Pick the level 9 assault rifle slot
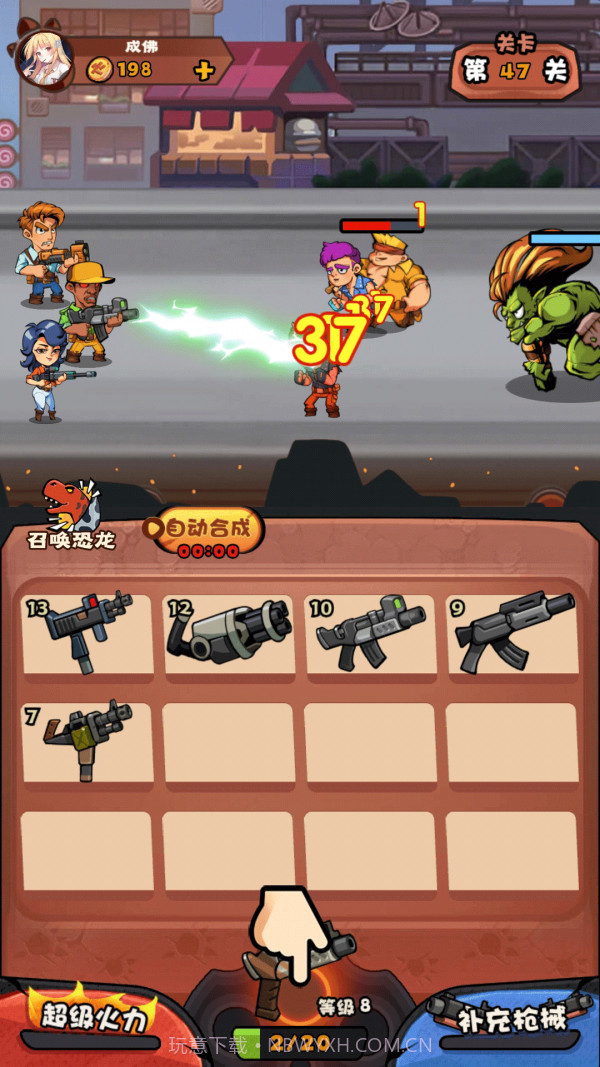Screen dimensions: 600x1067 tap(512, 634)
